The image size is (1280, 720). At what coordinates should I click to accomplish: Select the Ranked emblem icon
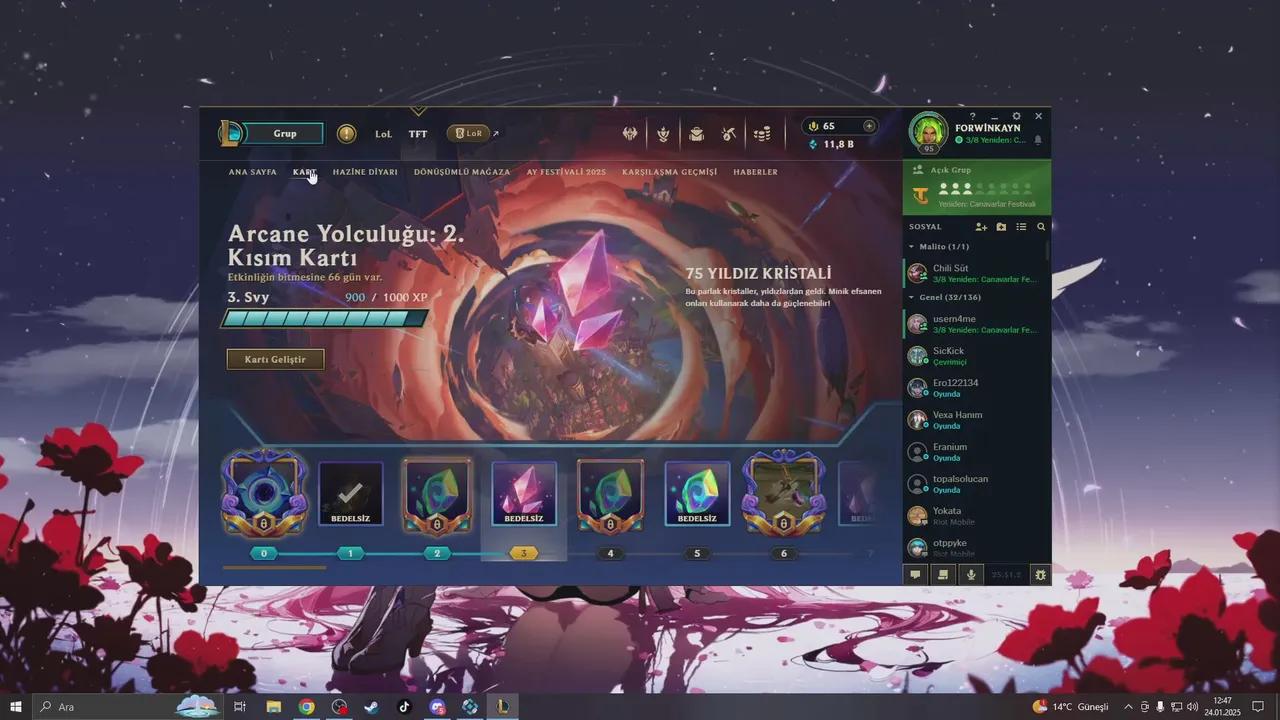664,133
